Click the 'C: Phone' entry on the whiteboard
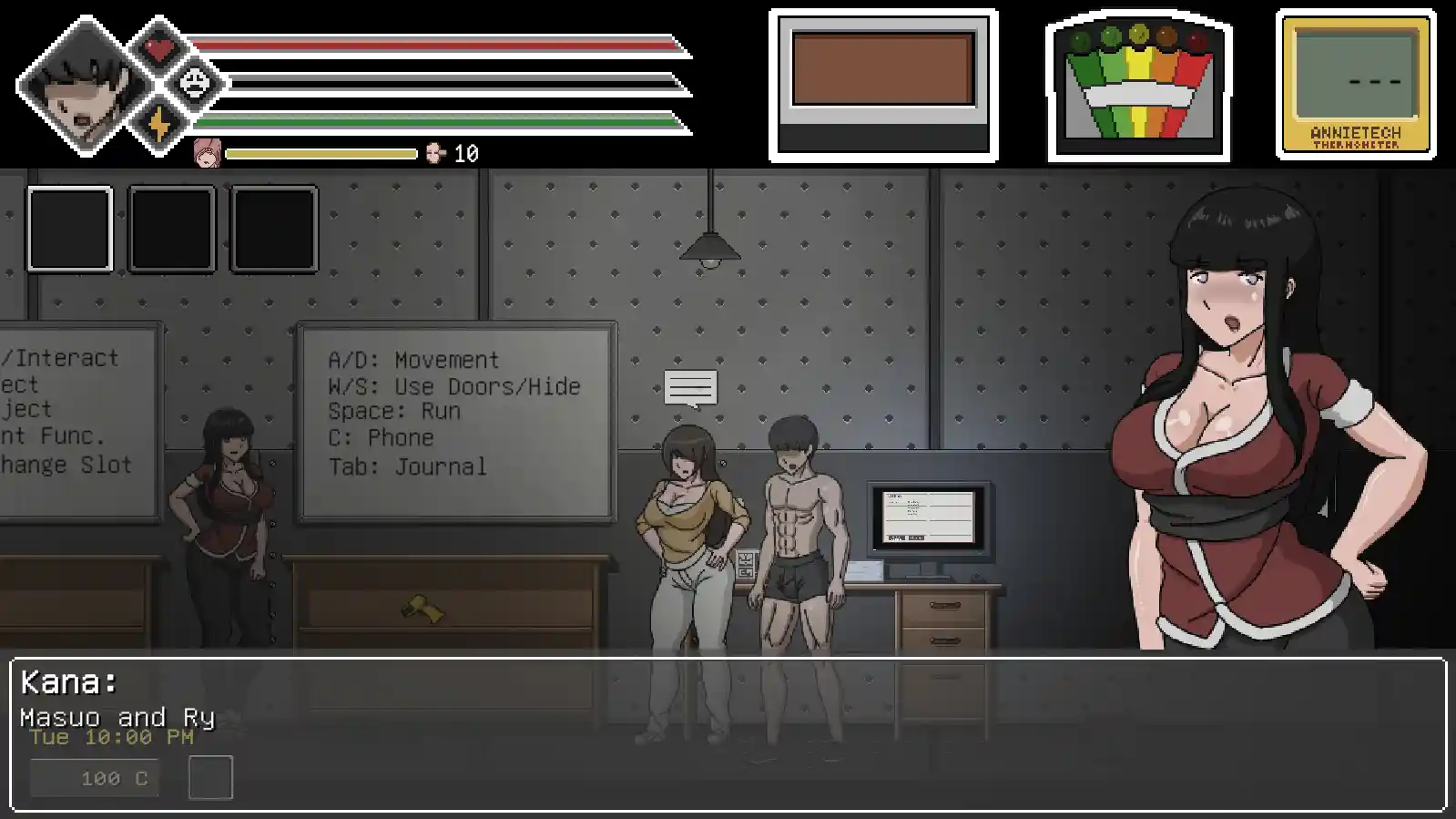This screenshot has width=1456, height=819. point(381,438)
